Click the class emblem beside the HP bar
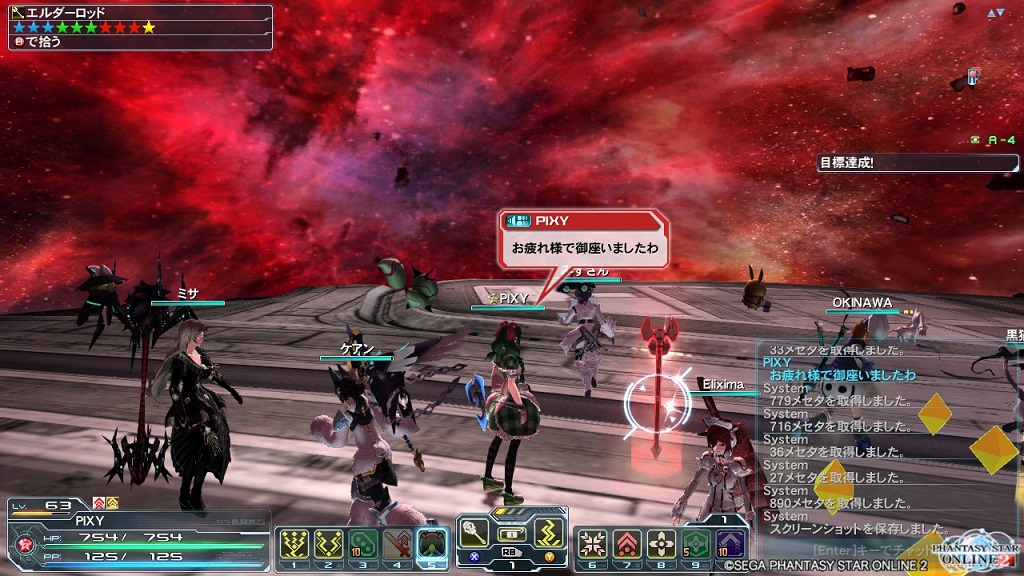Image resolution: width=1024 pixels, height=576 pixels. [x=22, y=545]
